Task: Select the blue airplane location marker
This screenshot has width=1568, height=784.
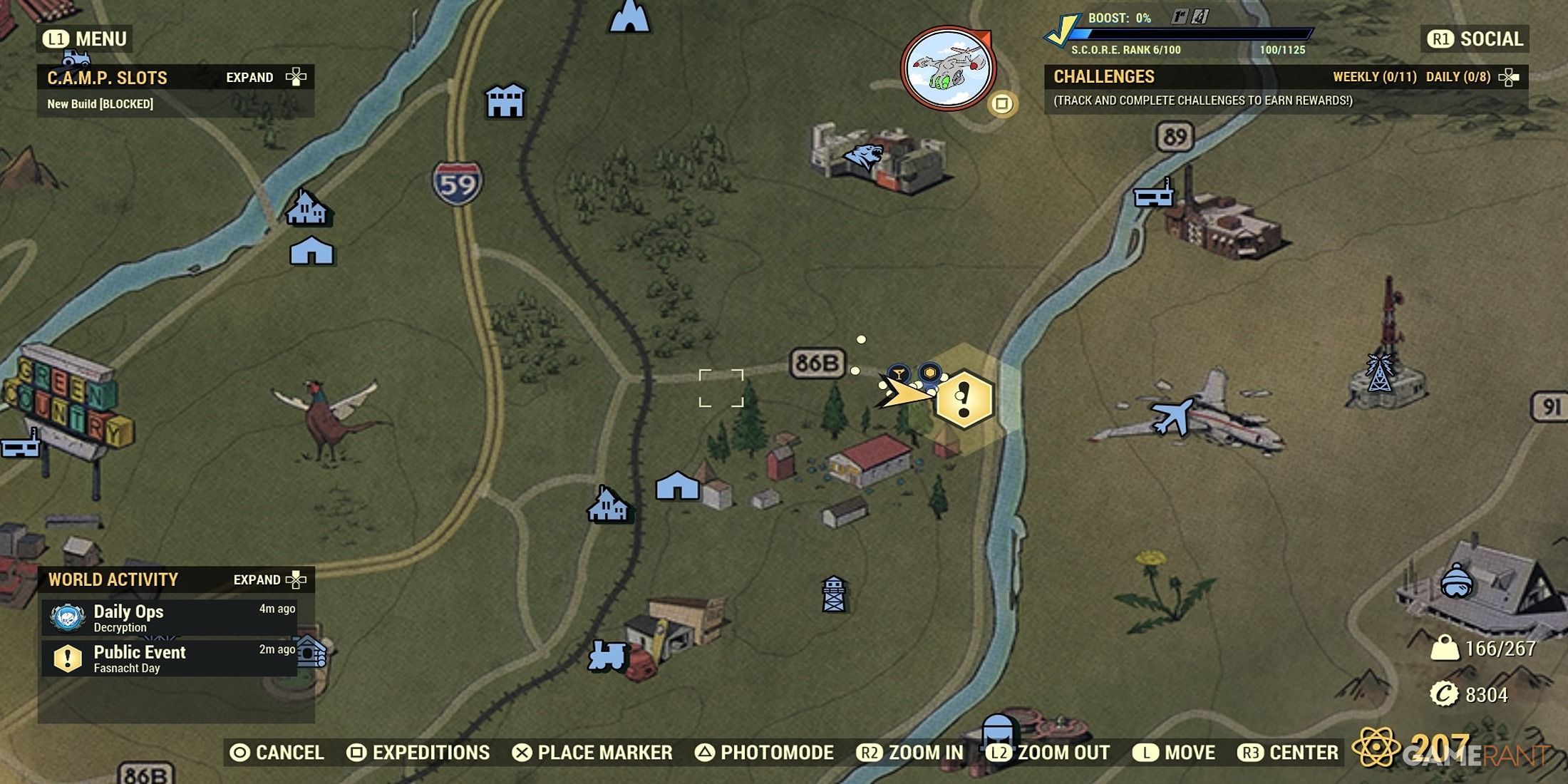Action: [1171, 417]
